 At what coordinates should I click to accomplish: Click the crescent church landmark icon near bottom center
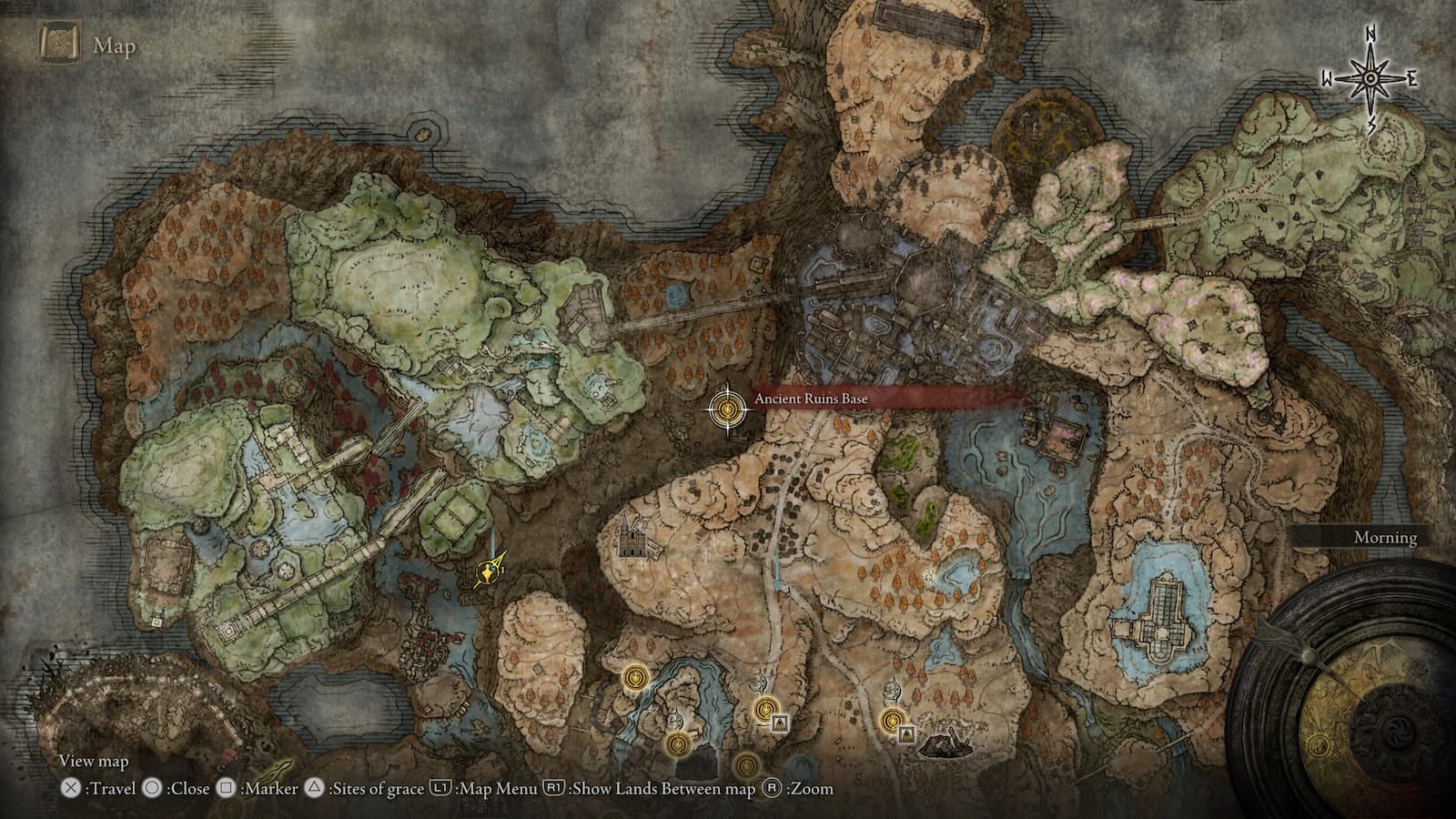point(759,681)
